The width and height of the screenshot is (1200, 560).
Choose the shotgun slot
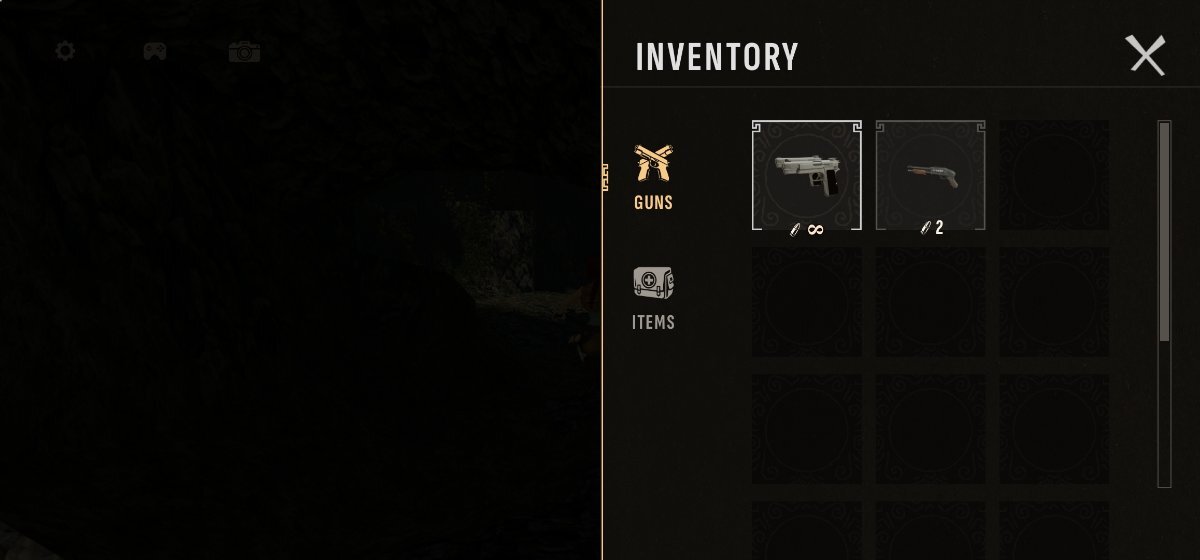[930, 174]
